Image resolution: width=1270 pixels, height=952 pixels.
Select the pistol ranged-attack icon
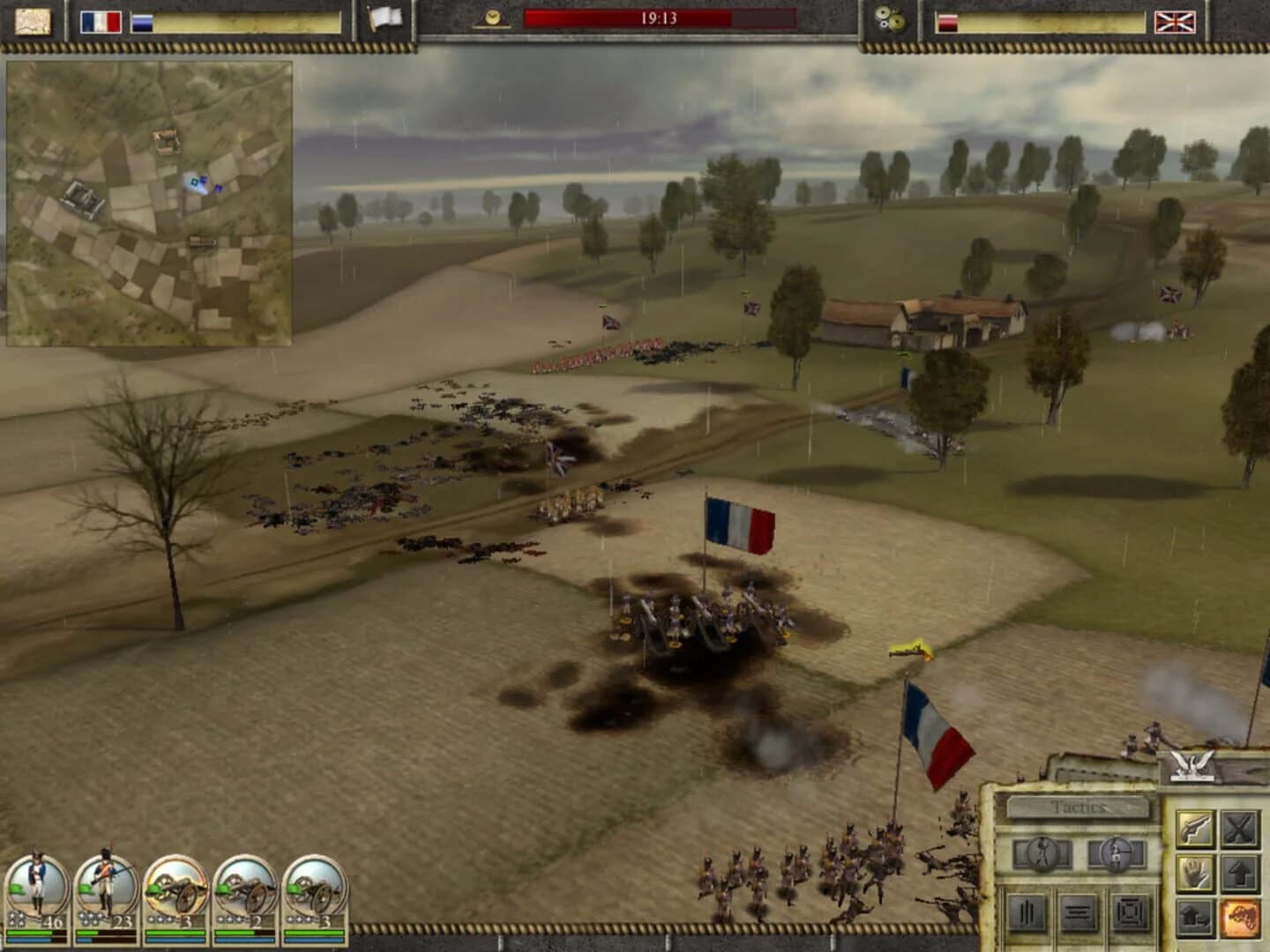tap(1194, 829)
